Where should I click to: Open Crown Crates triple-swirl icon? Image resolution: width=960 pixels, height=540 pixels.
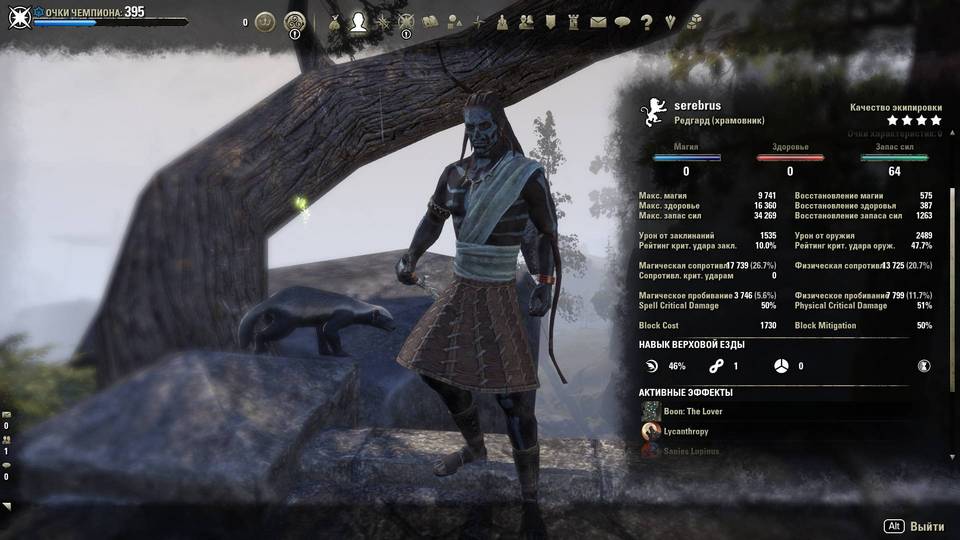pos(295,21)
